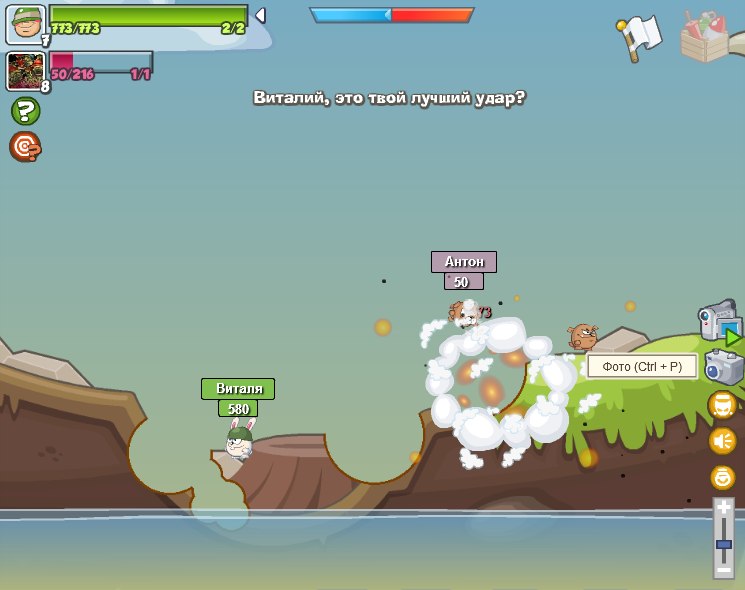Screen dimensions: 745x590
Task: Open the green question mark help button
Action: (x=25, y=111)
